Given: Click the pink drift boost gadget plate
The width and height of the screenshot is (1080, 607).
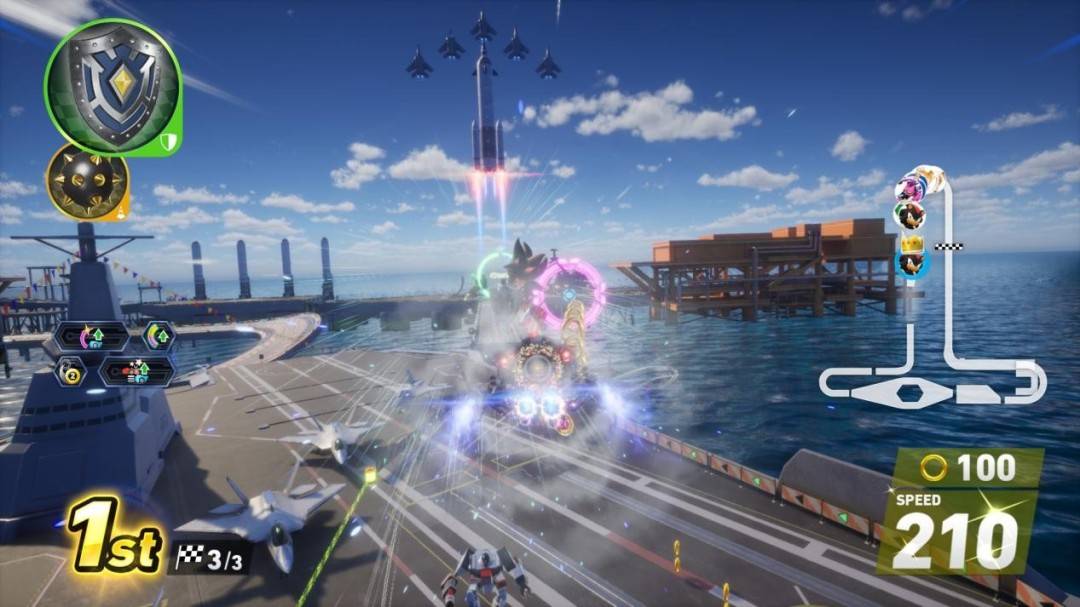Looking at the screenshot, I should click(92, 336).
